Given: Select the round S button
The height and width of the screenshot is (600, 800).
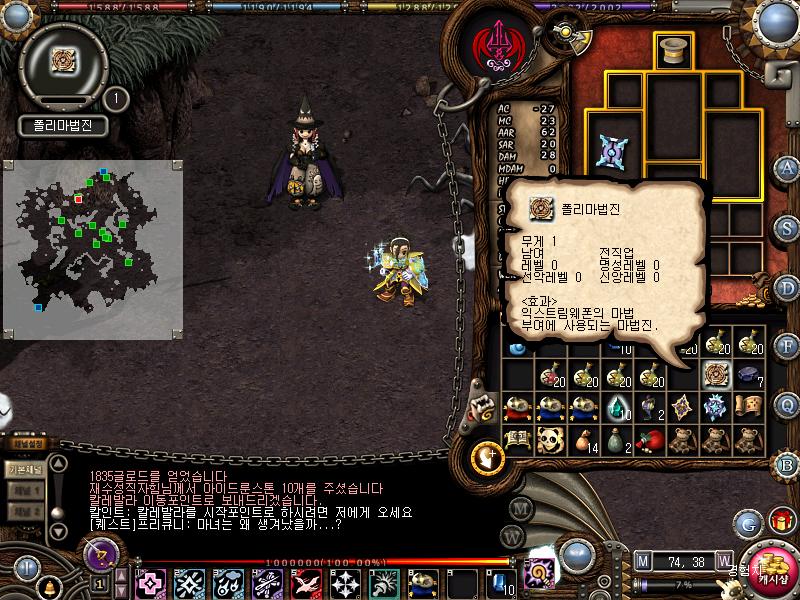Looking at the screenshot, I should pos(787,228).
